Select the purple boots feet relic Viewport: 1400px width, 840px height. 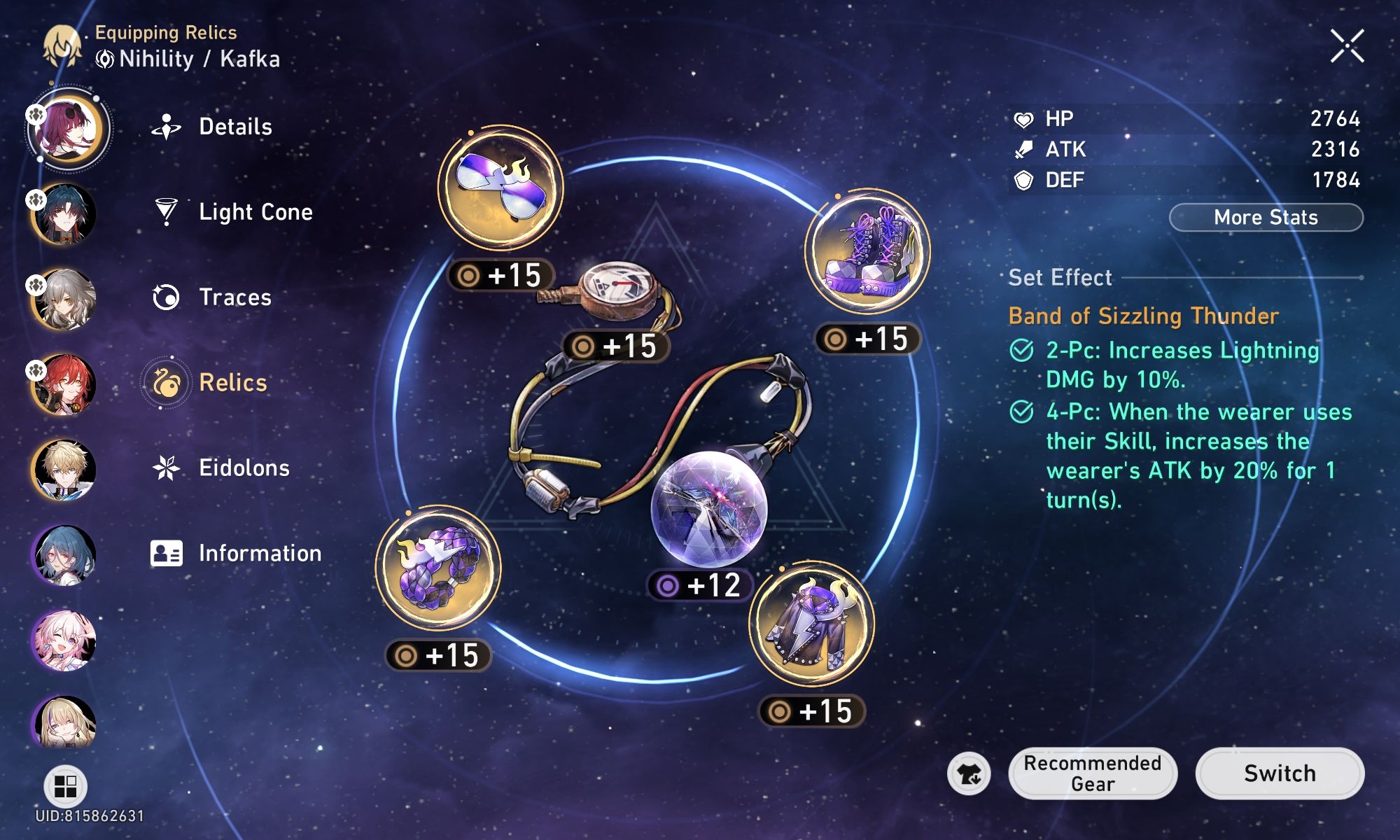[867, 250]
